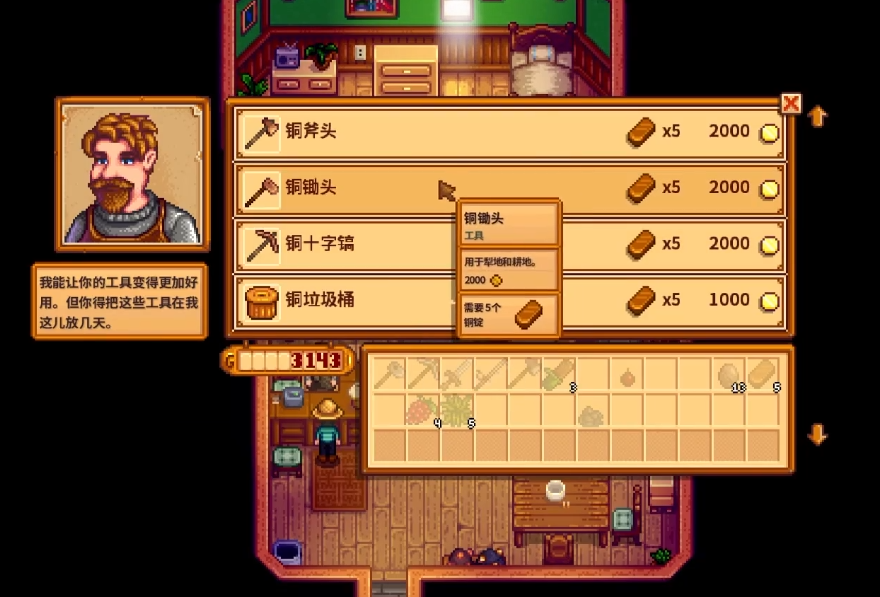Select the scythe inventory slot
Screen dimensions: 880x597
coord(491,374)
